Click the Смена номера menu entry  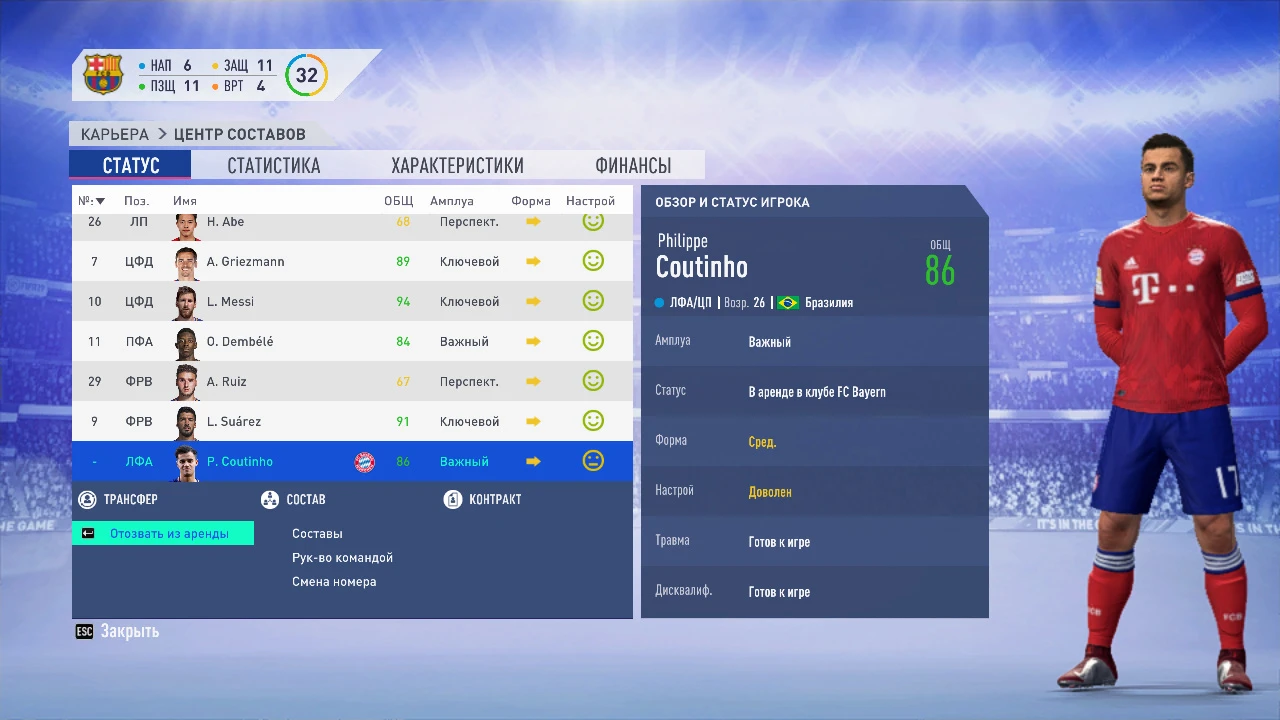click(x=334, y=581)
